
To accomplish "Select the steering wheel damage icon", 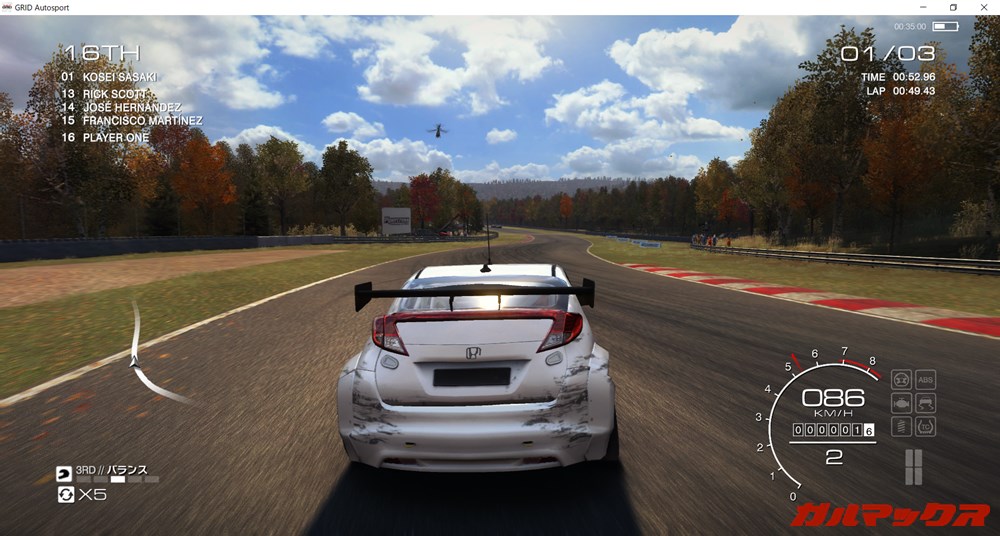I will [x=900, y=379].
